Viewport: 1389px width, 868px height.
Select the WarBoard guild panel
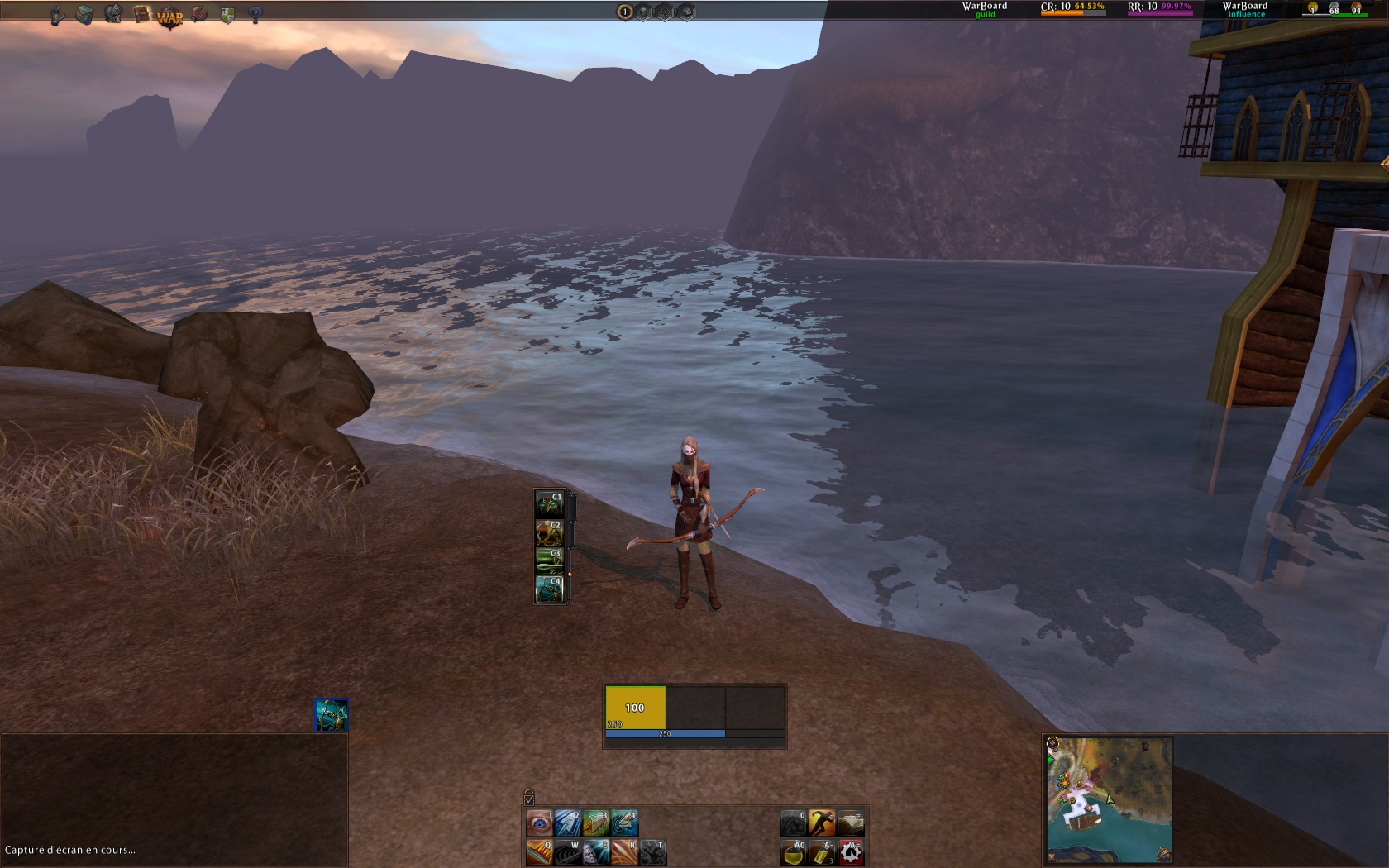pos(985,9)
